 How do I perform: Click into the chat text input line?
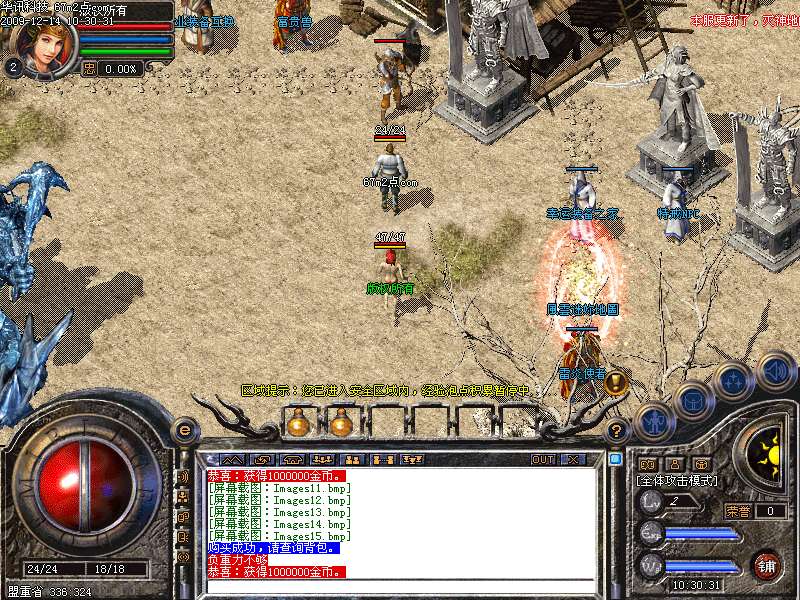point(400,585)
